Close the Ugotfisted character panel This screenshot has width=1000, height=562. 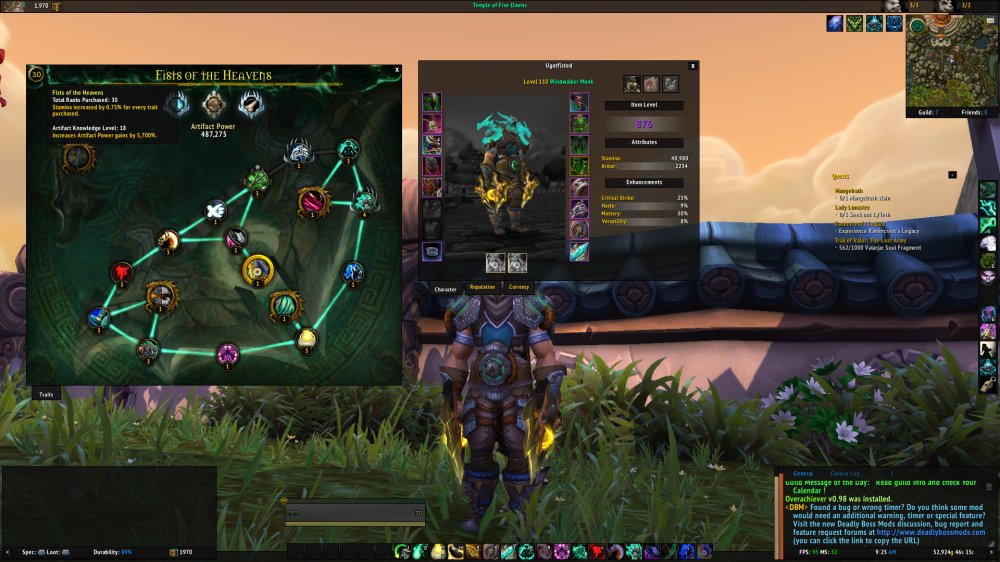pyautogui.click(x=693, y=65)
